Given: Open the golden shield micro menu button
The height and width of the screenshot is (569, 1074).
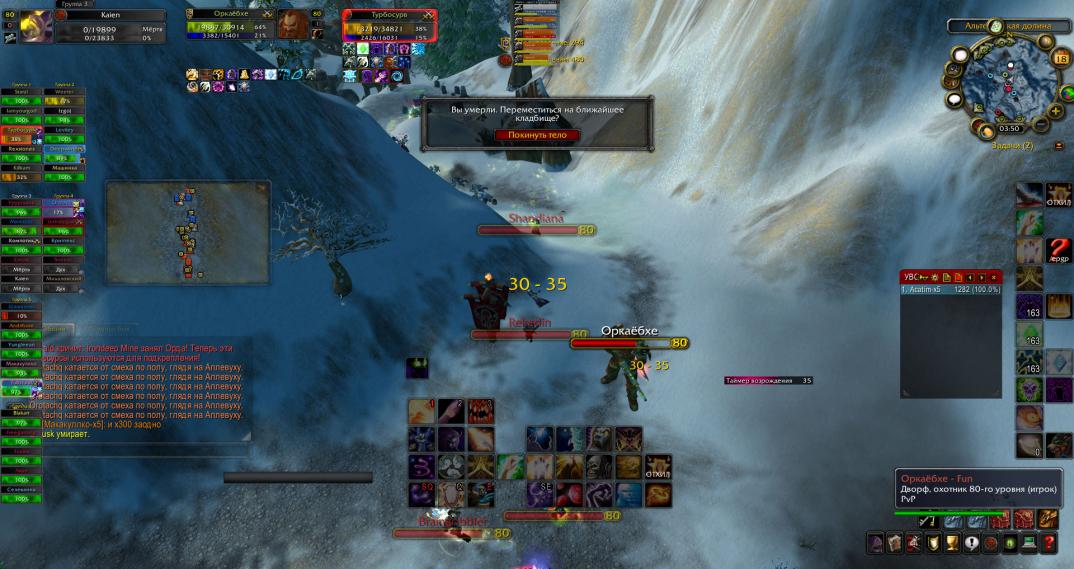Looking at the screenshot, I should 934,543.
